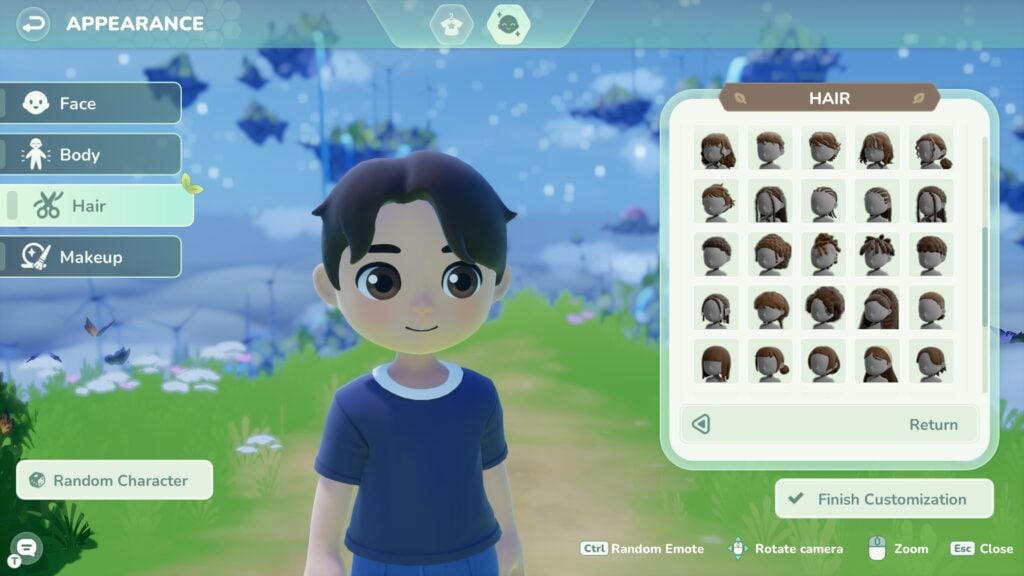Switch to the clothing shirt tab
This screenshot has height=576, width=1024.
tap(451, 24)
